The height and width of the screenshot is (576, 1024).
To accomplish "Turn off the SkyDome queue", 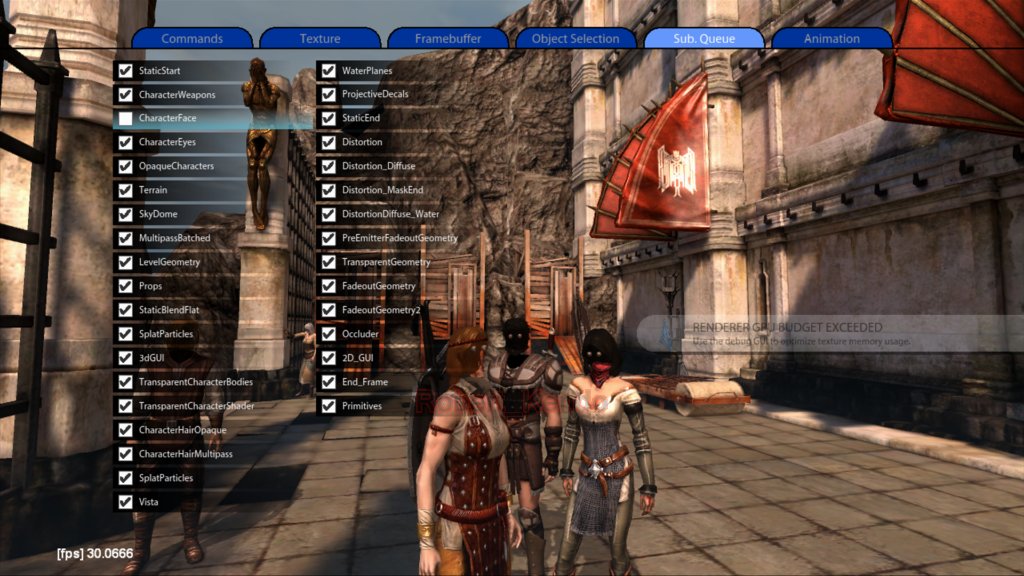I will click(125, 214).
